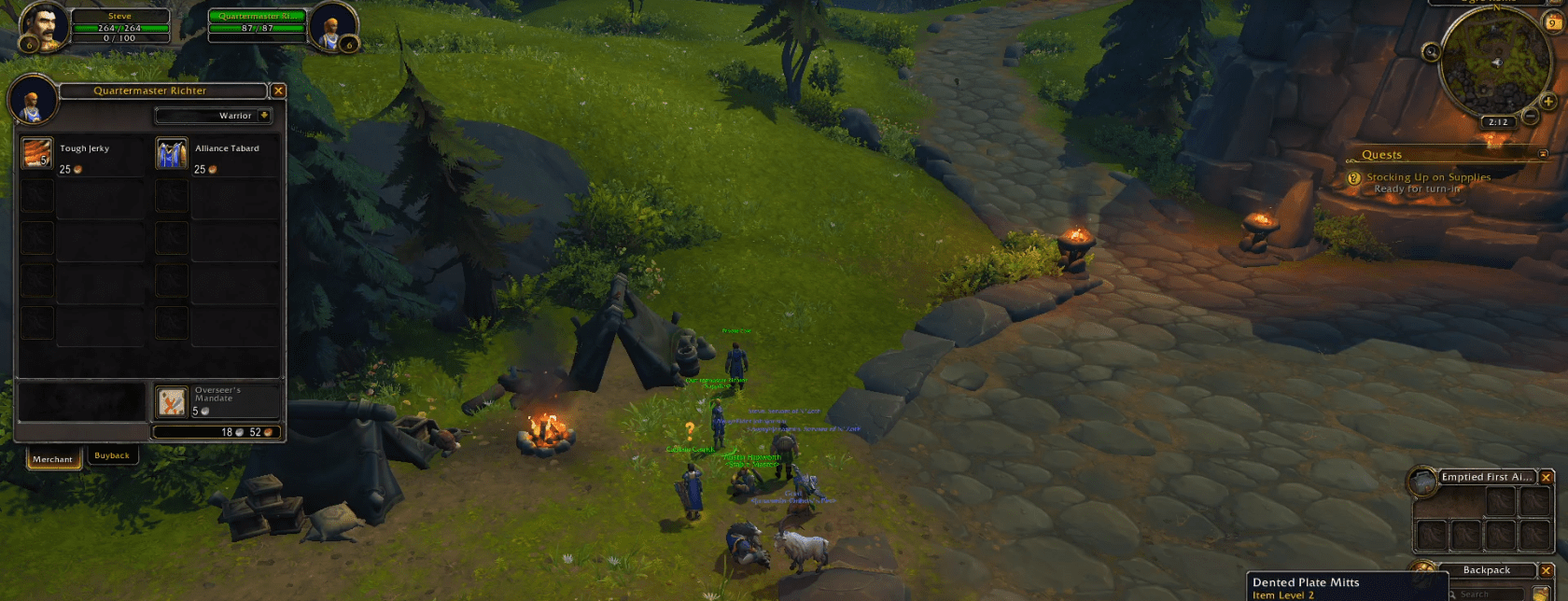Close the Quartermaster Richter merchant window
Image resolution: width=1568 pixels, height=601 pixels.
[278, 91]
